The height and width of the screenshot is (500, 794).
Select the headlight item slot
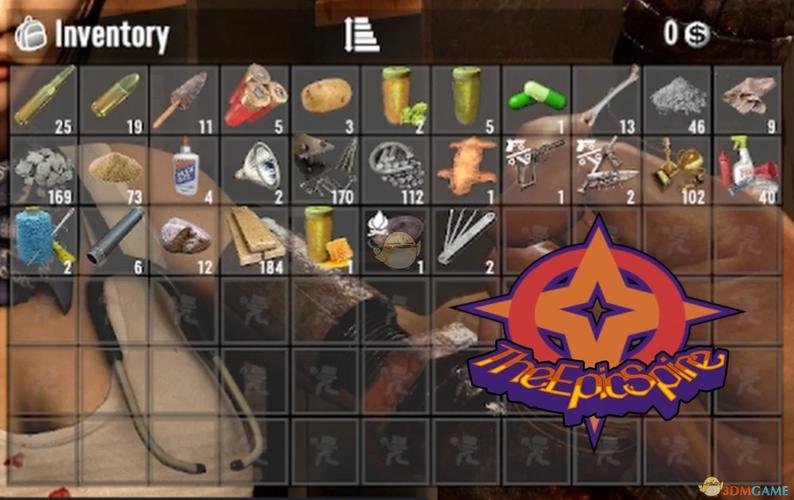(x=255, y=167)
